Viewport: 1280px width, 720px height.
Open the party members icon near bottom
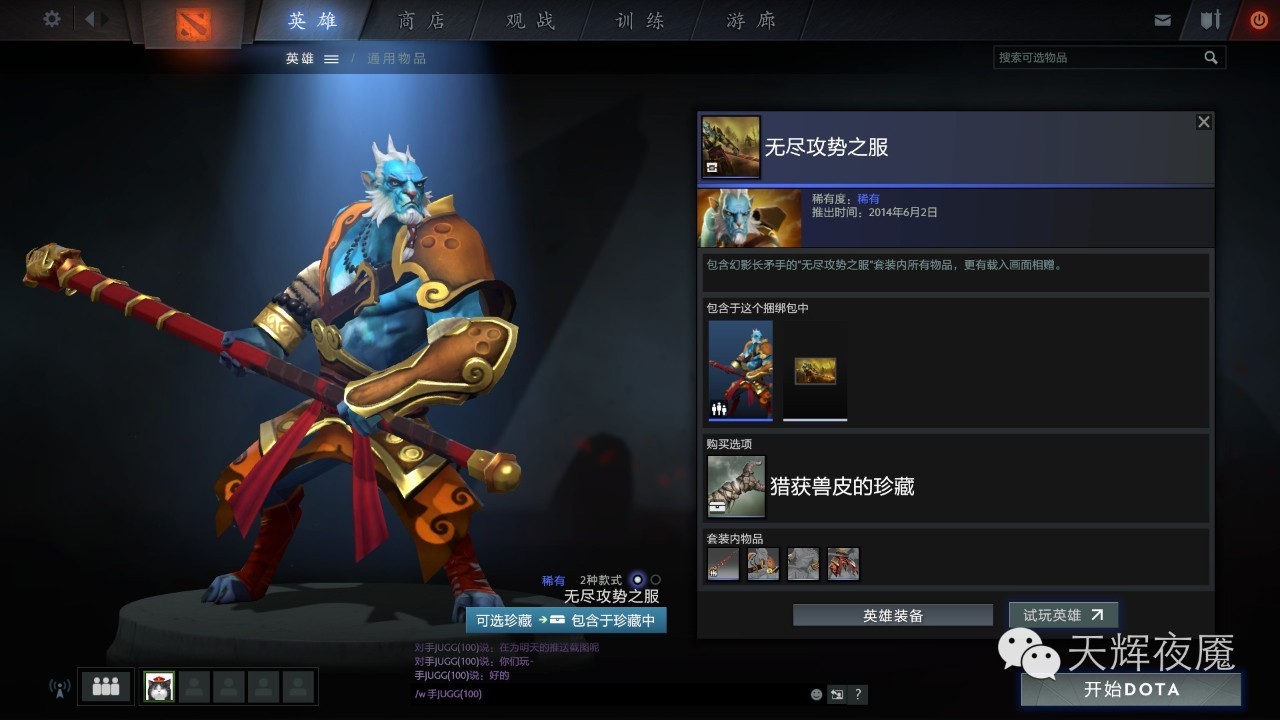pos(105,686)
